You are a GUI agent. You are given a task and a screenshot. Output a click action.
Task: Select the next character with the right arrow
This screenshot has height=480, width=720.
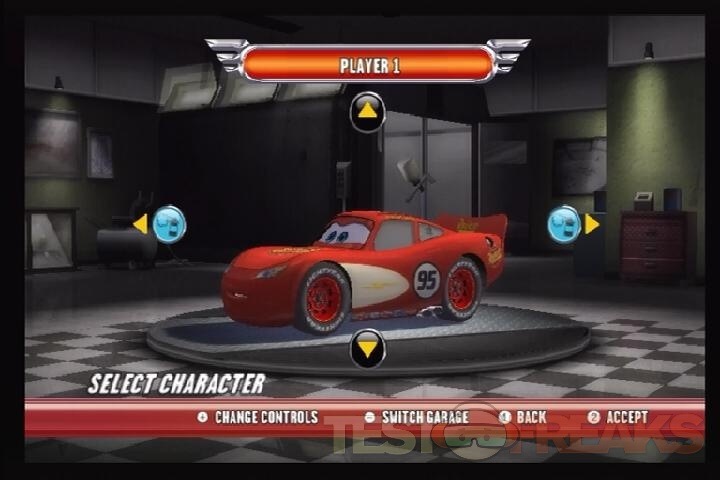click(x=591, y=224)
